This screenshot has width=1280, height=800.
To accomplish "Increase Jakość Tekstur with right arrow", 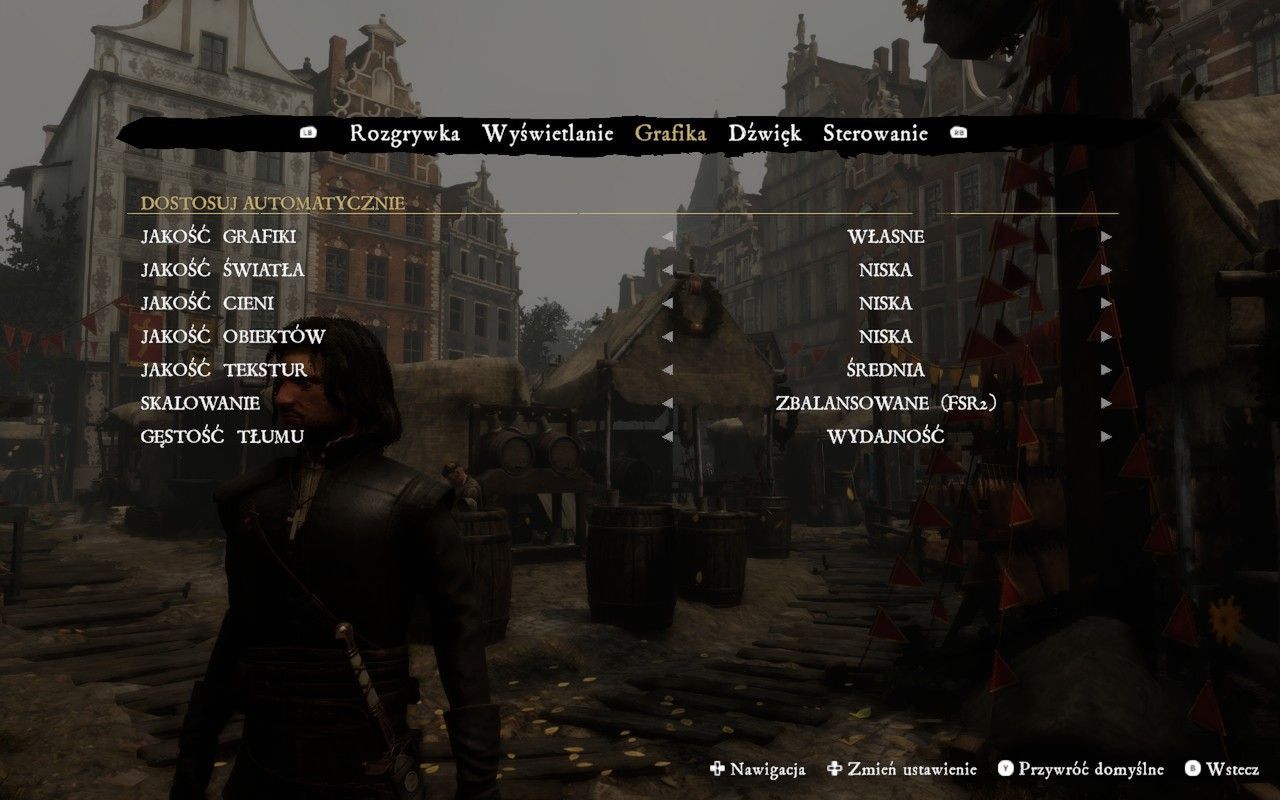I will [x=1106, y=370].
